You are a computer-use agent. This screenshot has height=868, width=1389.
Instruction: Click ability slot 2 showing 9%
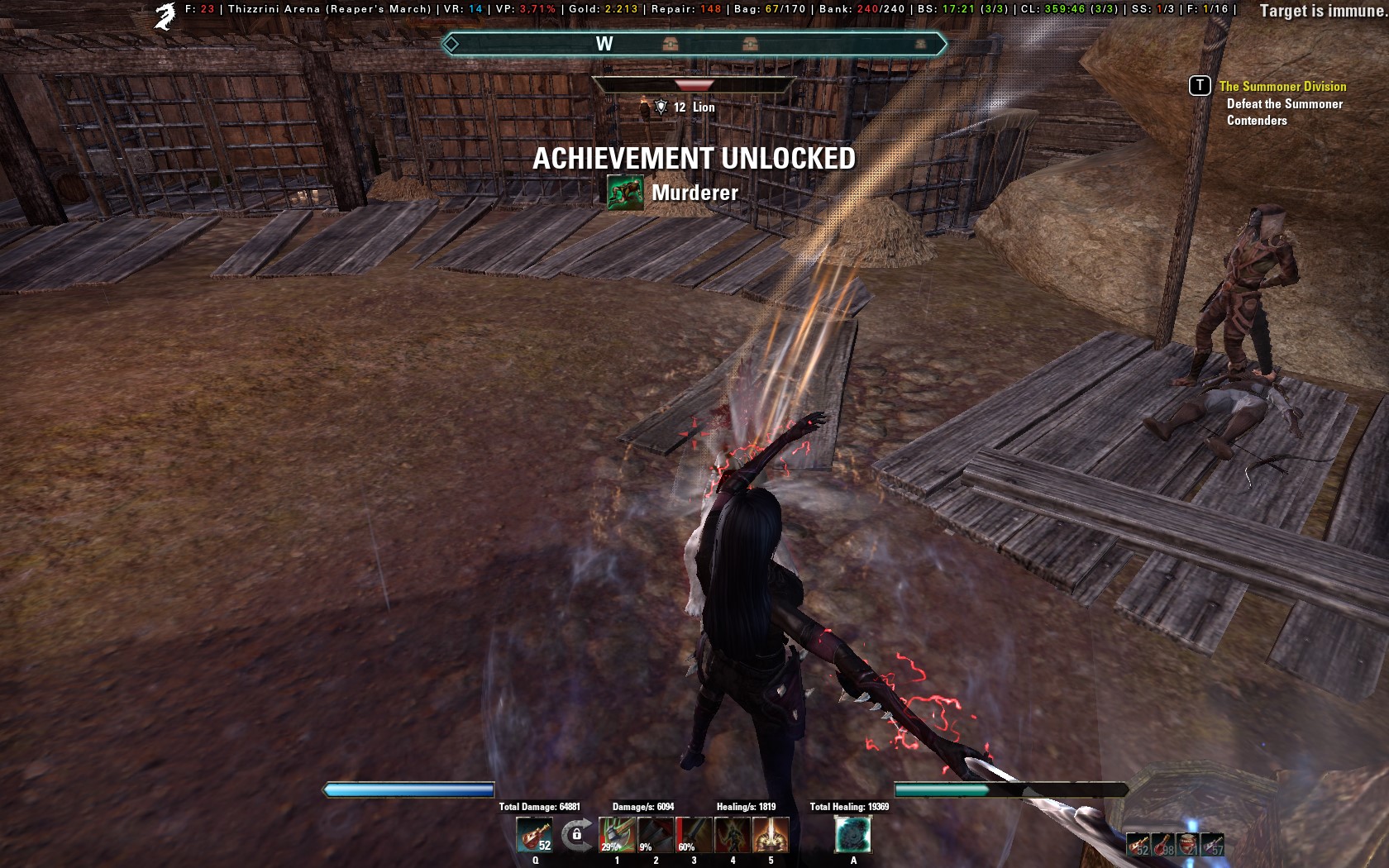(655, 837)
